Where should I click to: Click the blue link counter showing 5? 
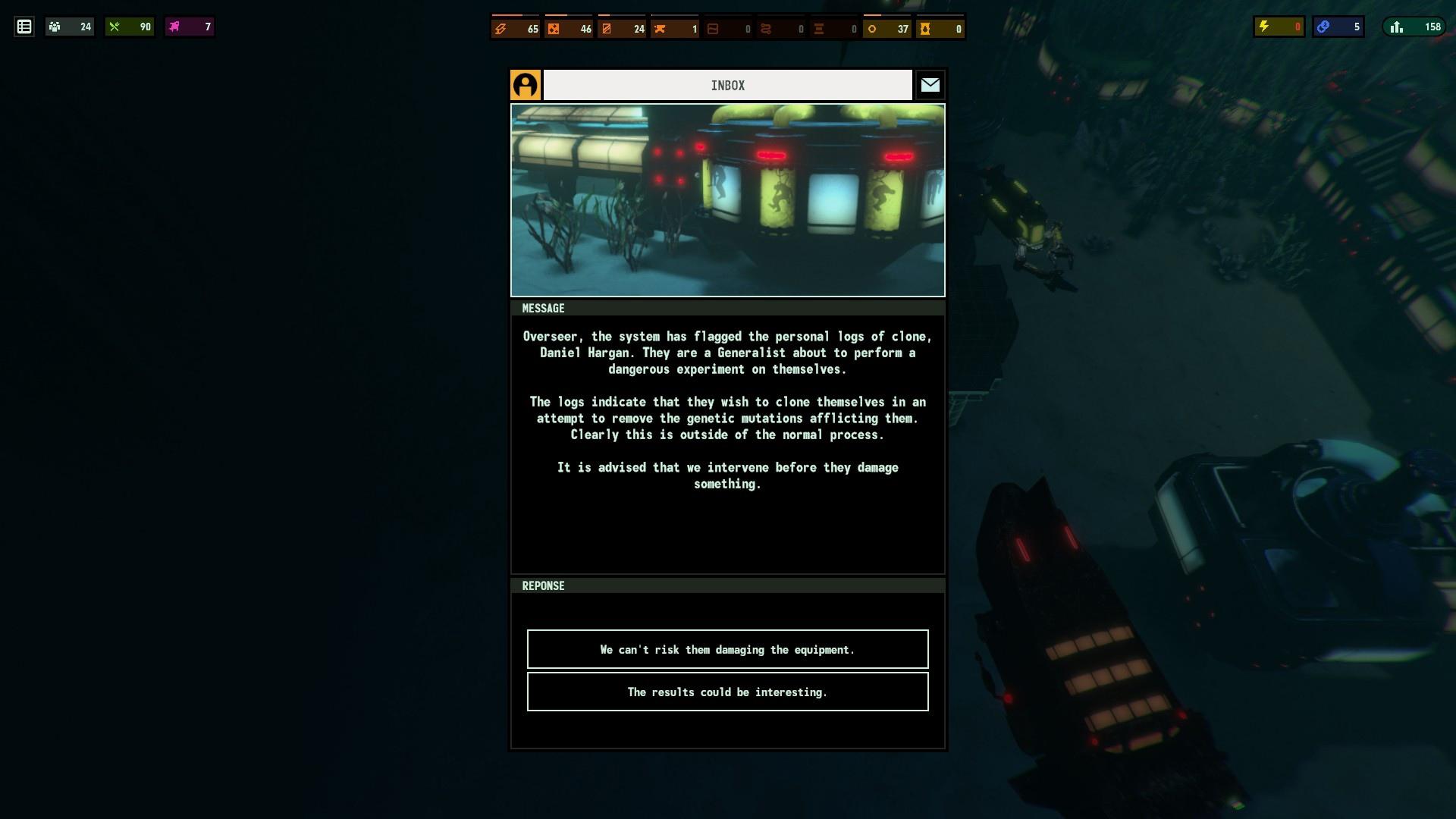point(1338,27)
